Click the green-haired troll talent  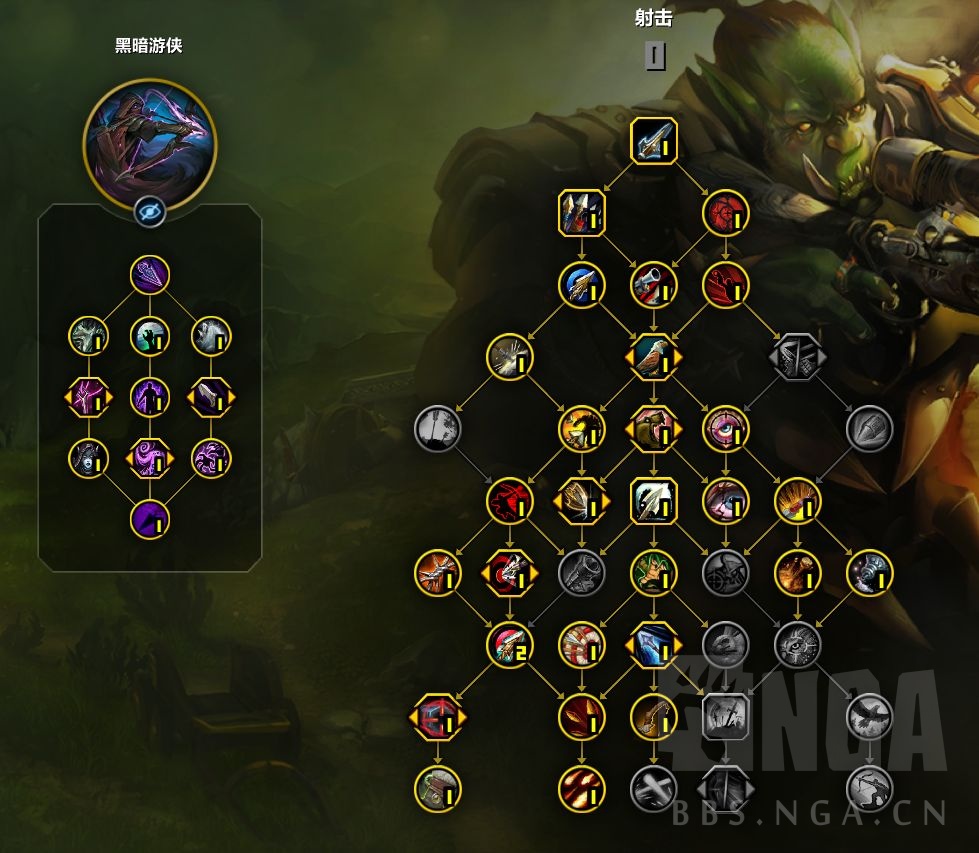(654, 573)
